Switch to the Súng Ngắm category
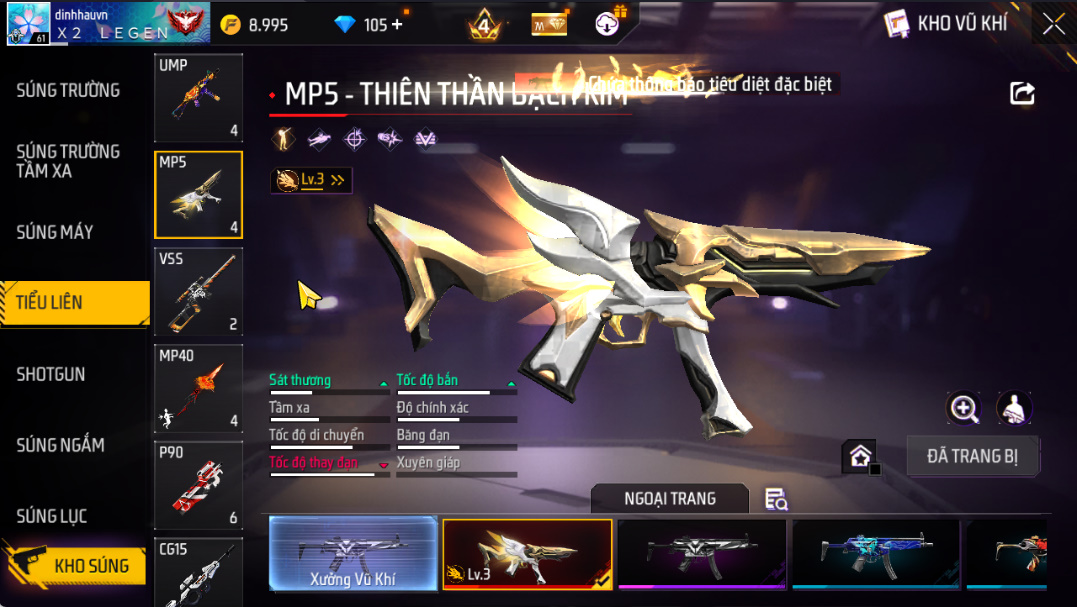 (60, 445)
